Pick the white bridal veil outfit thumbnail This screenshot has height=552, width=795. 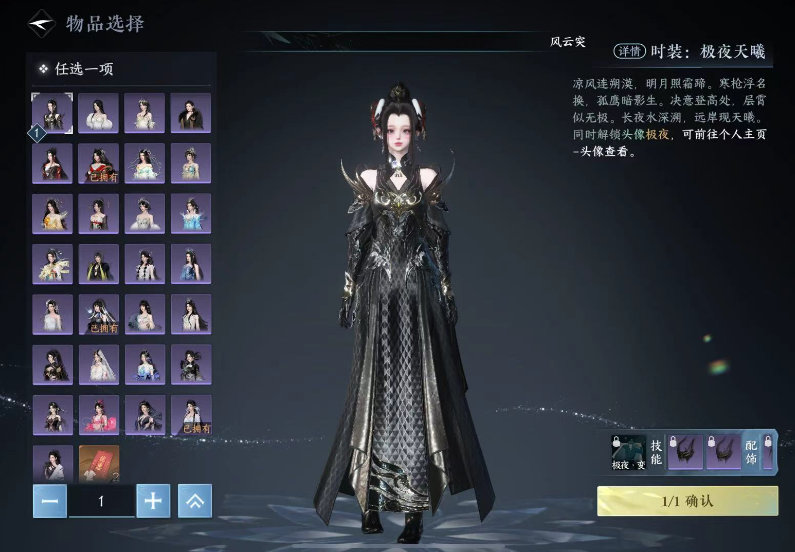(x=99, y=364)
